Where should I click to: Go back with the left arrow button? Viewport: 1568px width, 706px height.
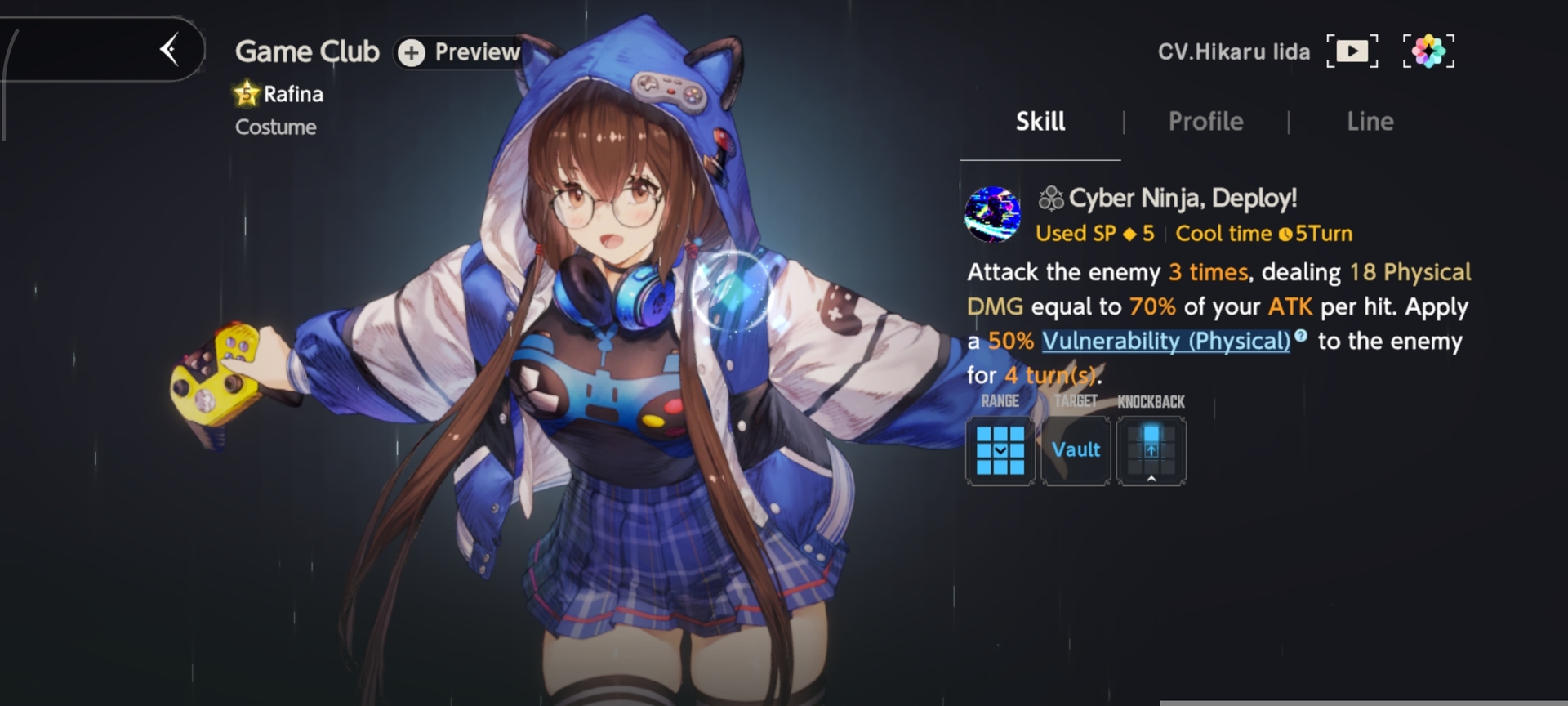pos(170,50)
